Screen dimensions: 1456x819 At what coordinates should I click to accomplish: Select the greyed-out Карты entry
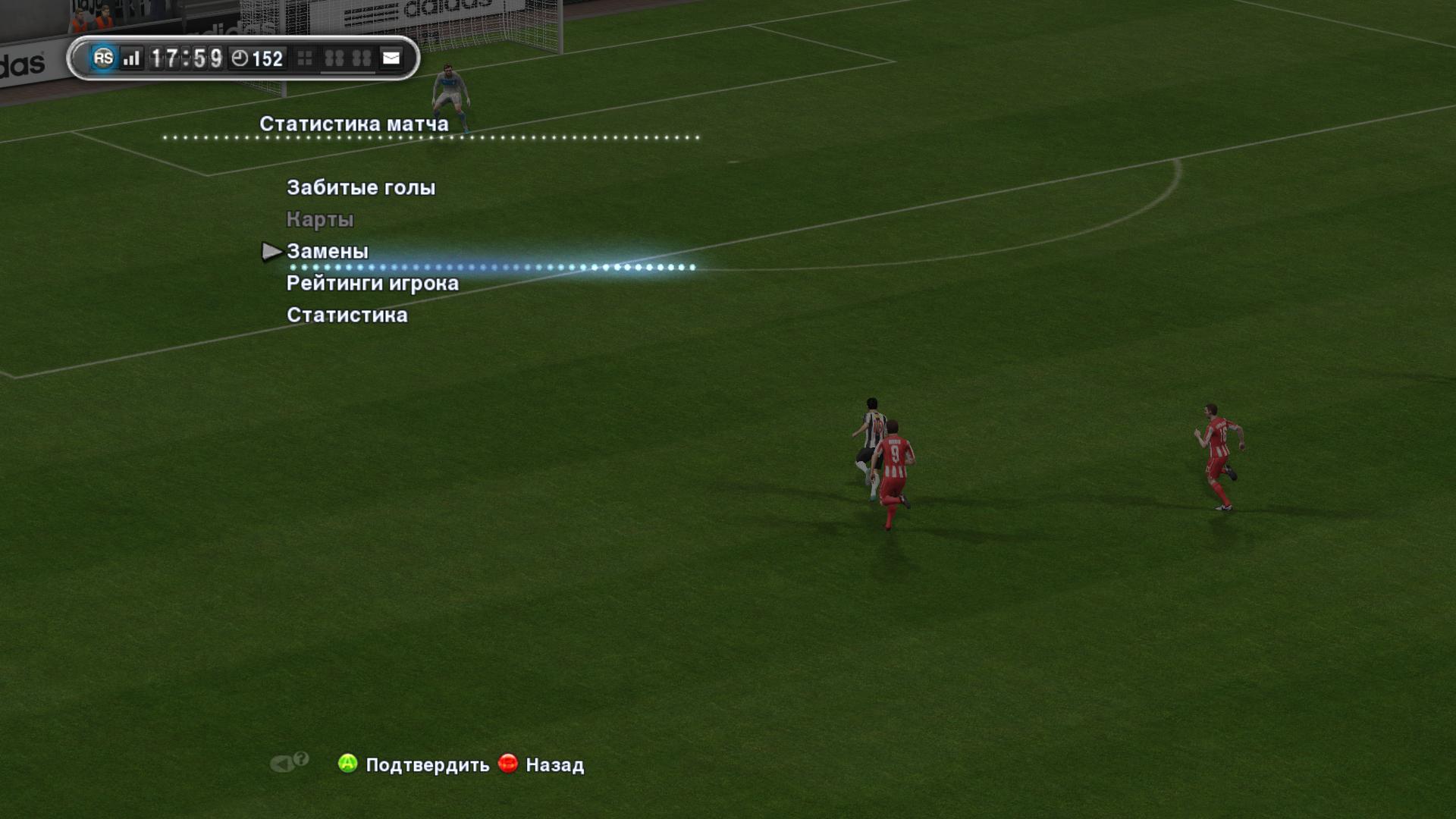coord(320,219)
